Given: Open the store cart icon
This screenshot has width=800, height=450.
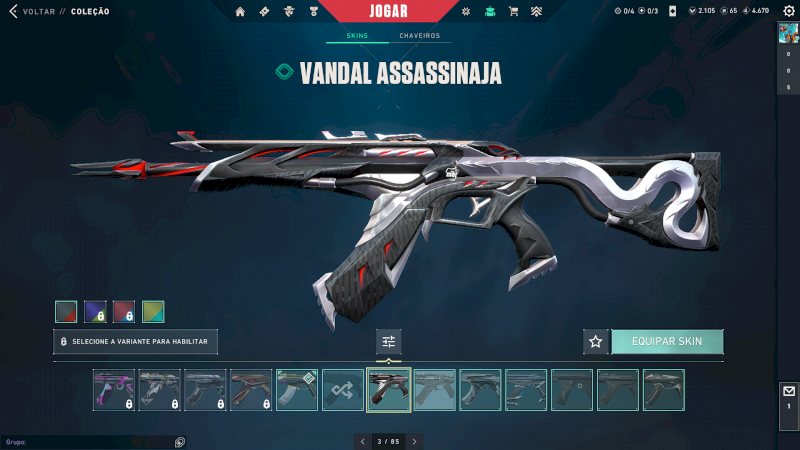Looking at the screenshot, I should pos(513,12).
